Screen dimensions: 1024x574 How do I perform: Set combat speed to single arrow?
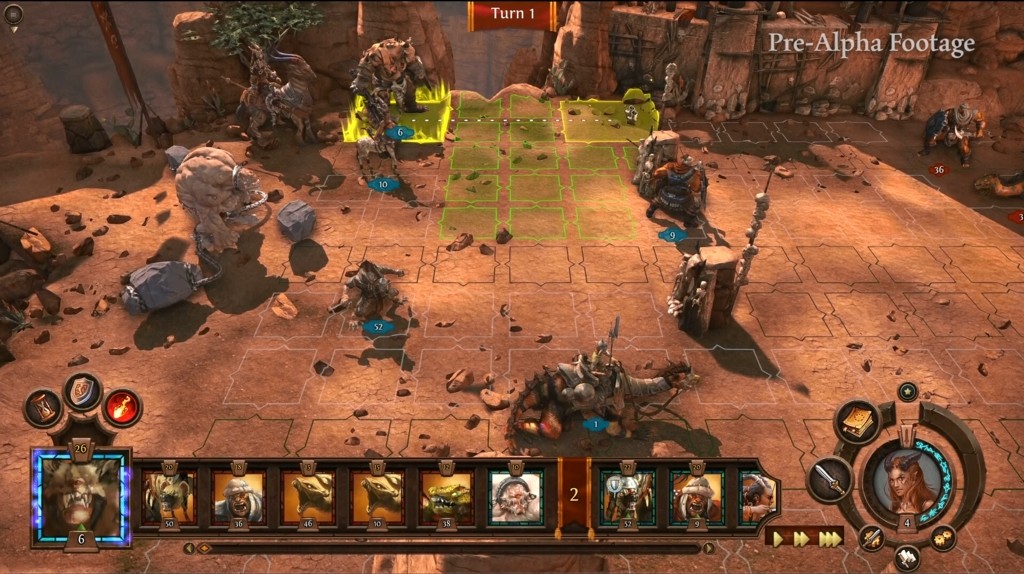tap(780, 538)
